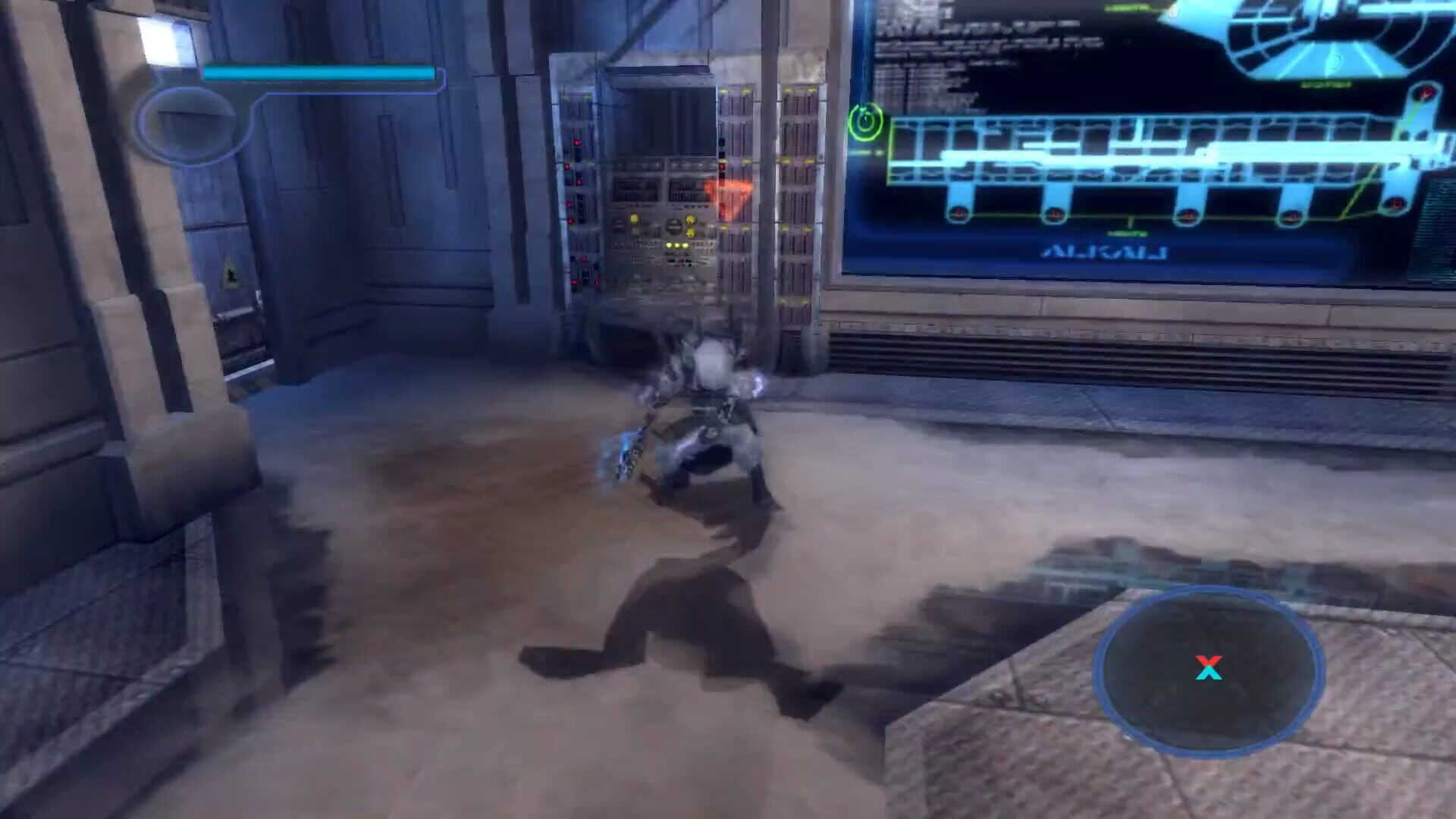
Task: Click the small yellow button left of the knob
Action: pyautogui.click(x=634, y=219)
